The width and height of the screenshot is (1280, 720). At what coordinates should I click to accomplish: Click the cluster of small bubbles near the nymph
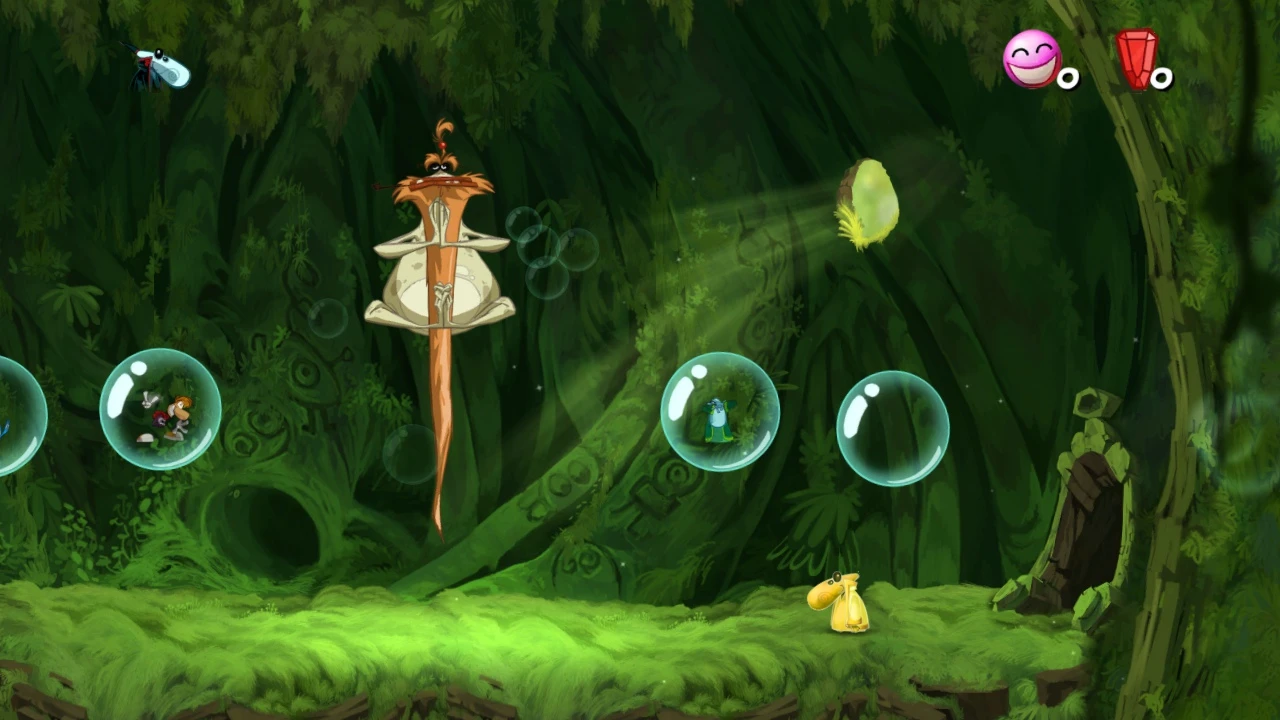[545, 245]
